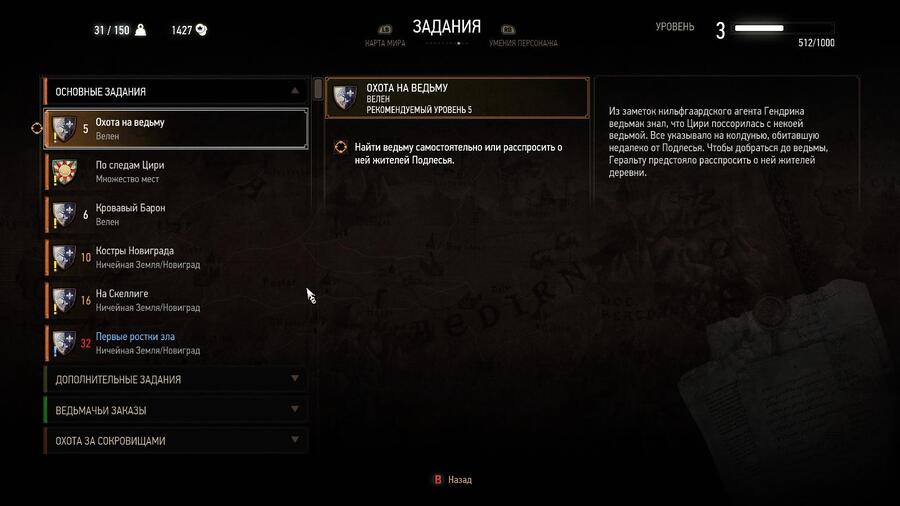Select the quest Охота на ведьму

pyautogui.click(x=175, y=128)
